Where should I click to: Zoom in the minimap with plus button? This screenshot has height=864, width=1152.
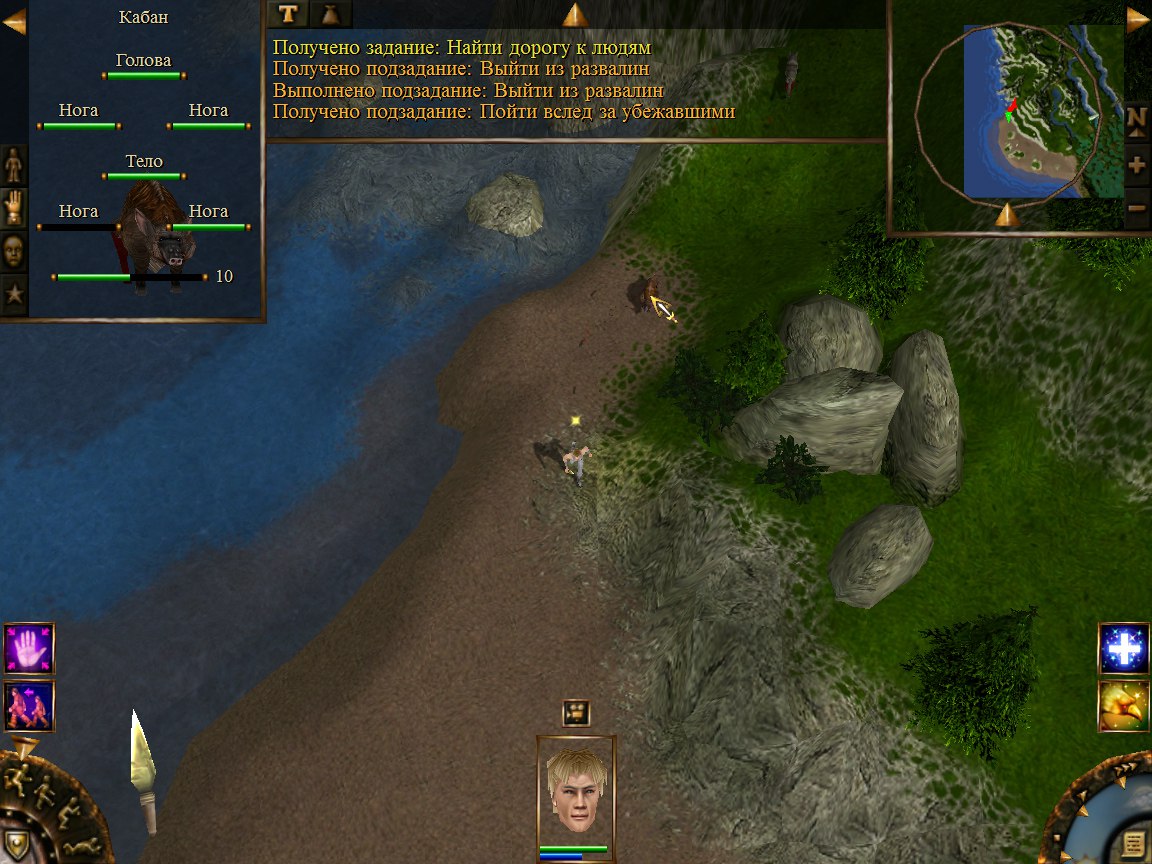pyautogui.click(x=1137, y=165)
